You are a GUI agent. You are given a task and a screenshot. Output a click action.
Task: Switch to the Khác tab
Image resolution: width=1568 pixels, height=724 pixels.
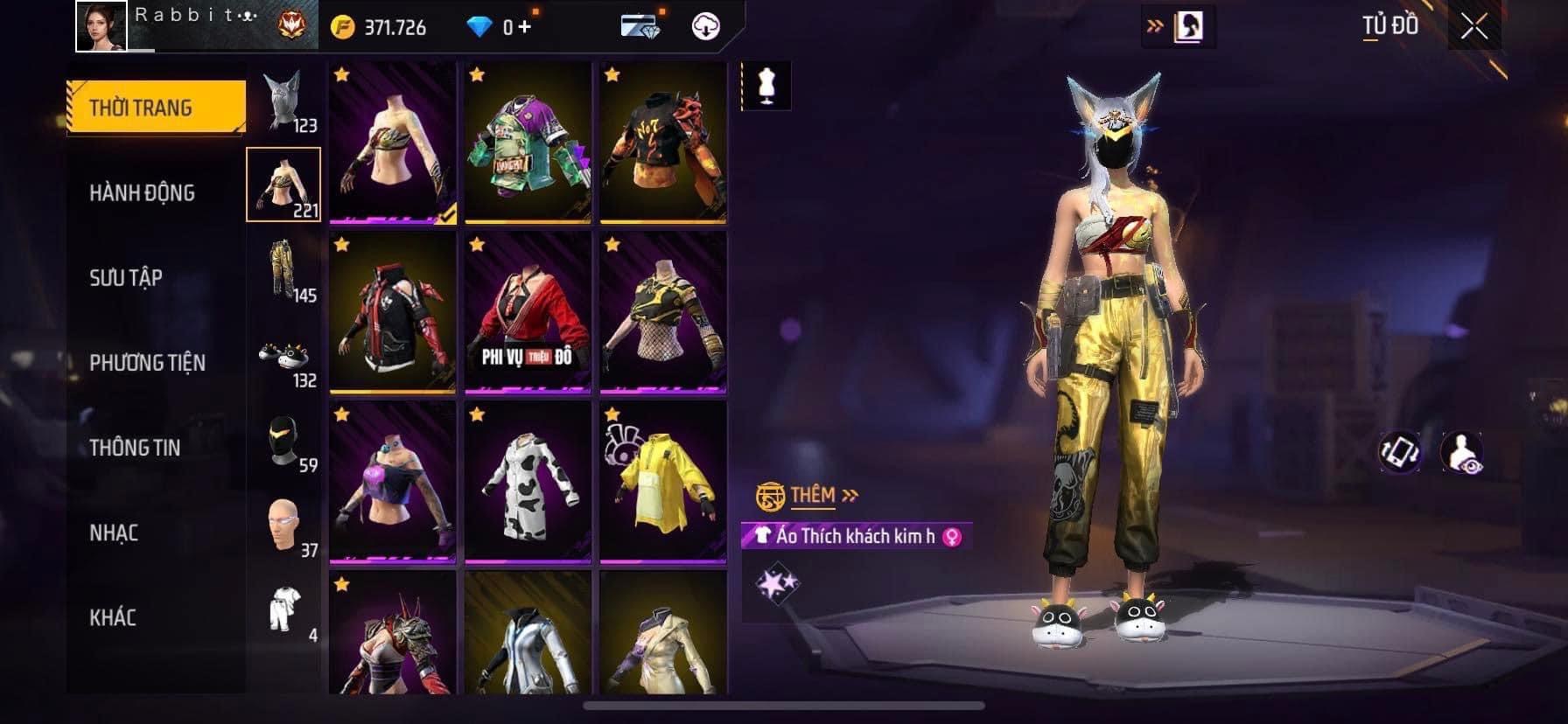[x=113, y=616]
